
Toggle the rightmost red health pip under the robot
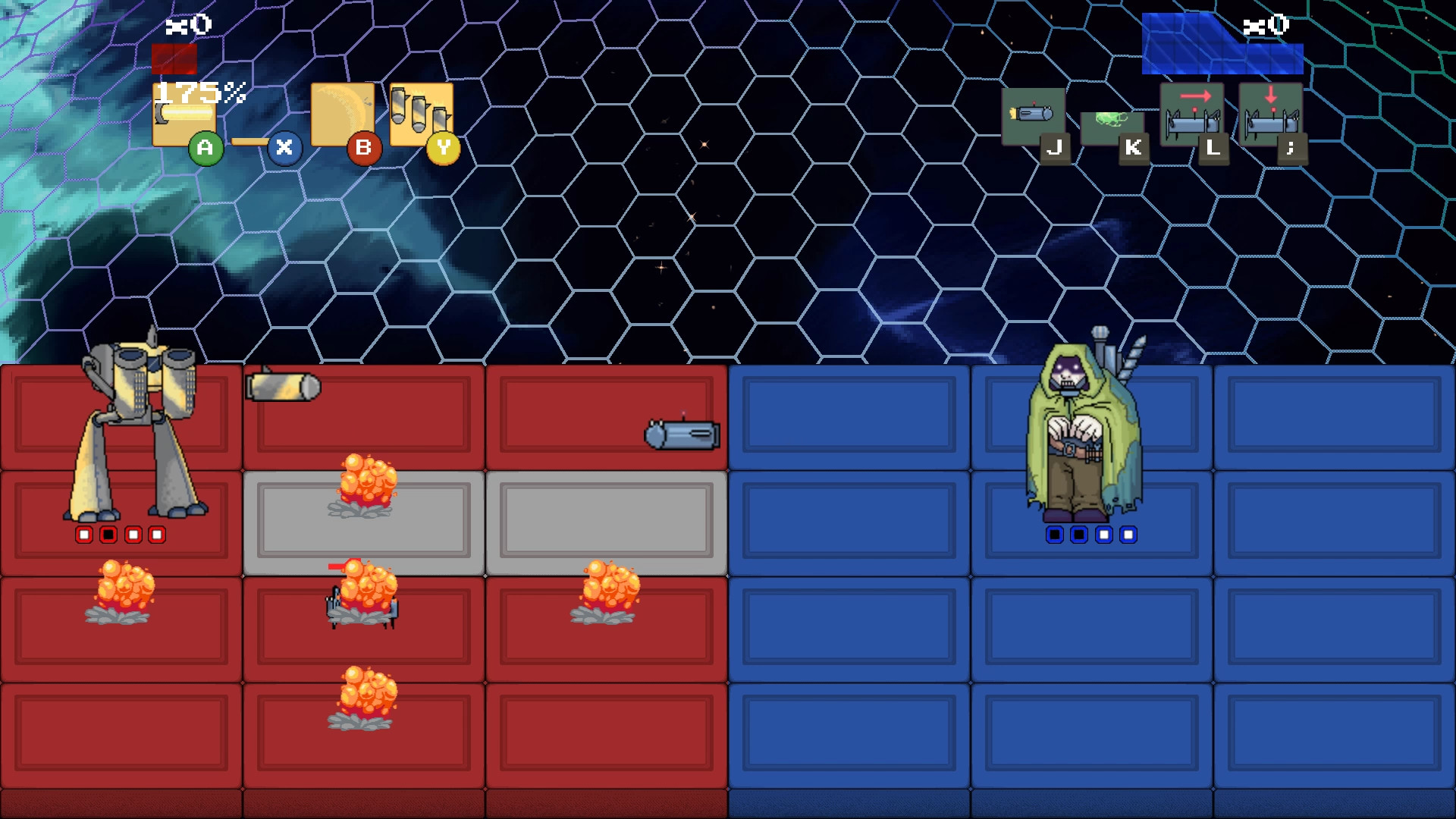[157, 535]
